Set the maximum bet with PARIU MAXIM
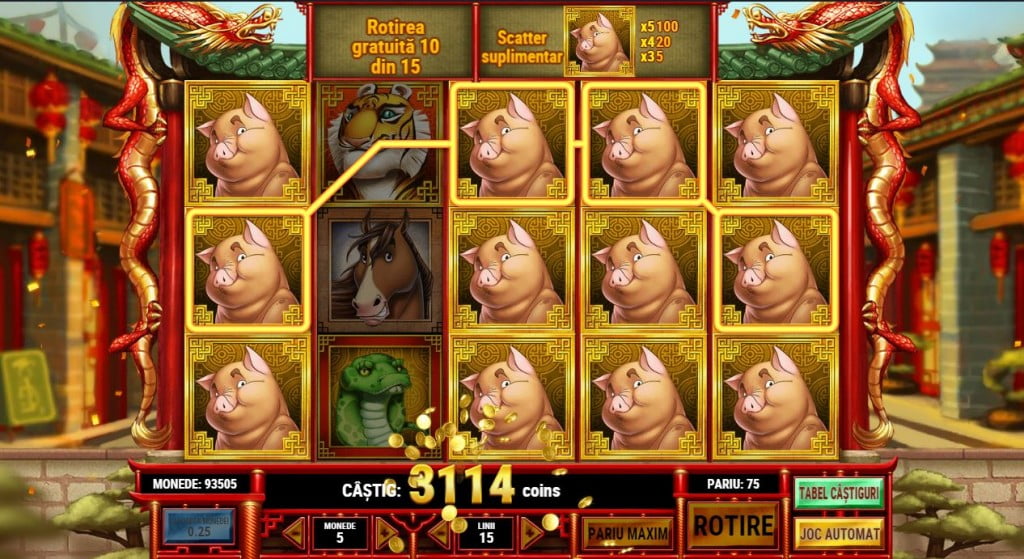The image size is (1024, 559). tap(628, 532)
